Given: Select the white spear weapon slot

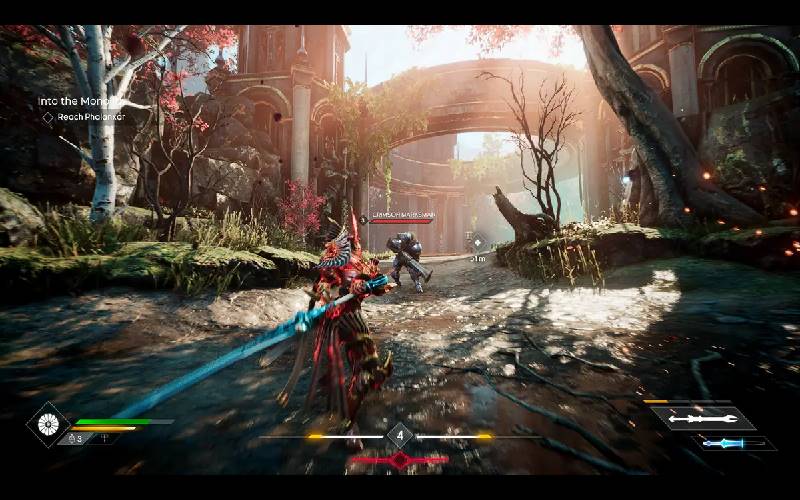Looking at the screenshot, I should coord(703,418).
